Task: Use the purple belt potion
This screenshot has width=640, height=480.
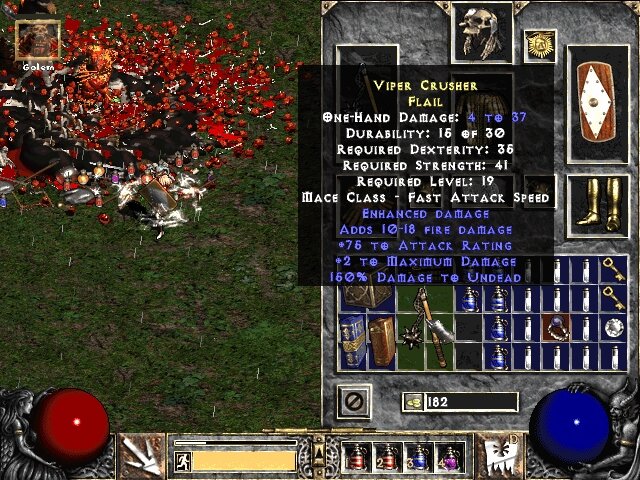Action: [449, 458]
